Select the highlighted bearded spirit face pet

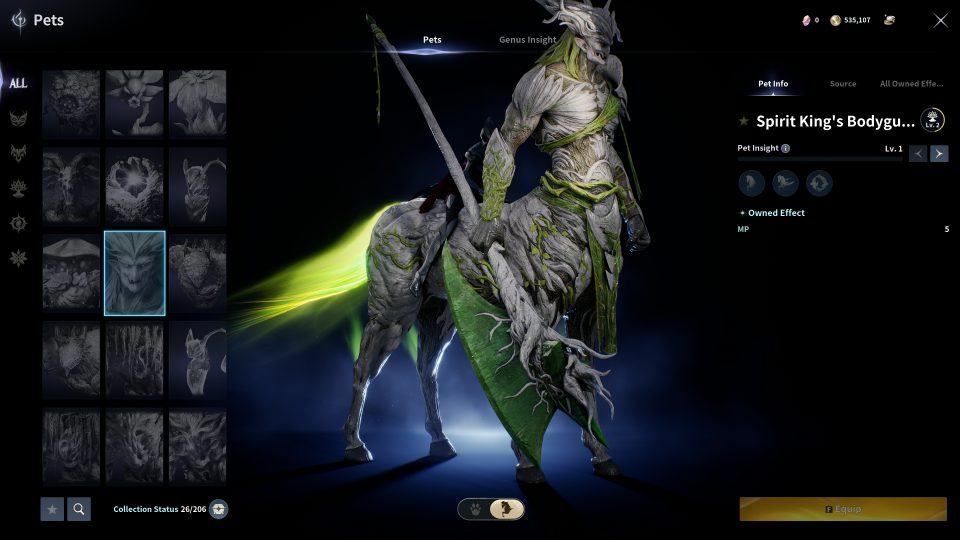[134, 273]
